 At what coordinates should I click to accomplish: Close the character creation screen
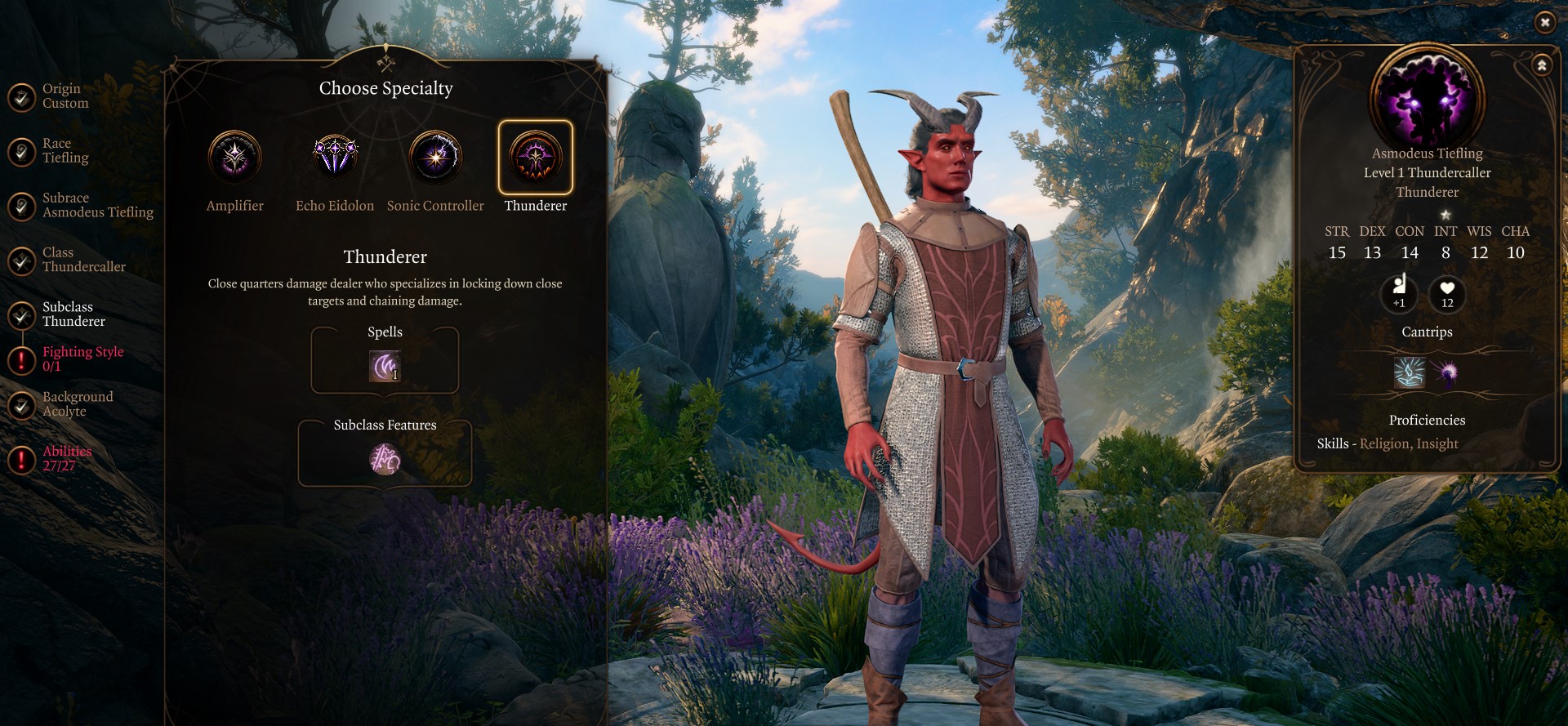(x=1544, y=23)
